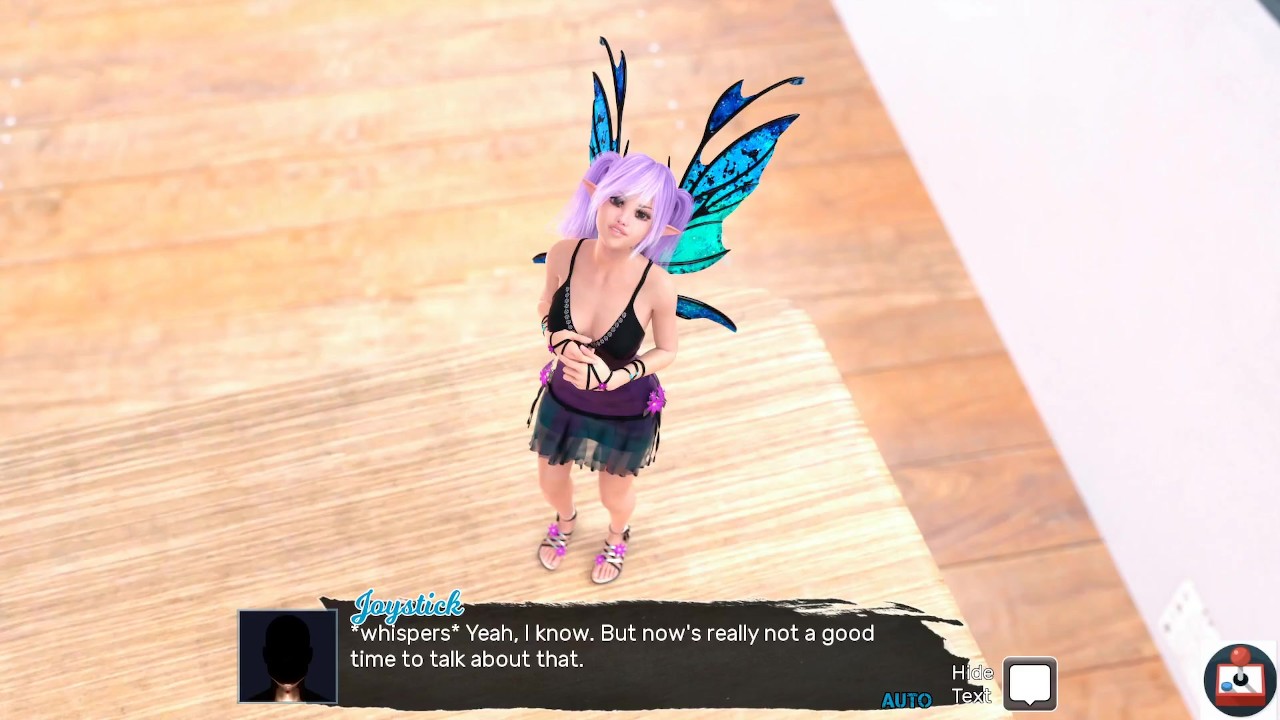This screenshot has width=1280, height=720.
Task: Toggle AUTO dialogue advance
Action: pyautogui.click(x=906, y=700)
